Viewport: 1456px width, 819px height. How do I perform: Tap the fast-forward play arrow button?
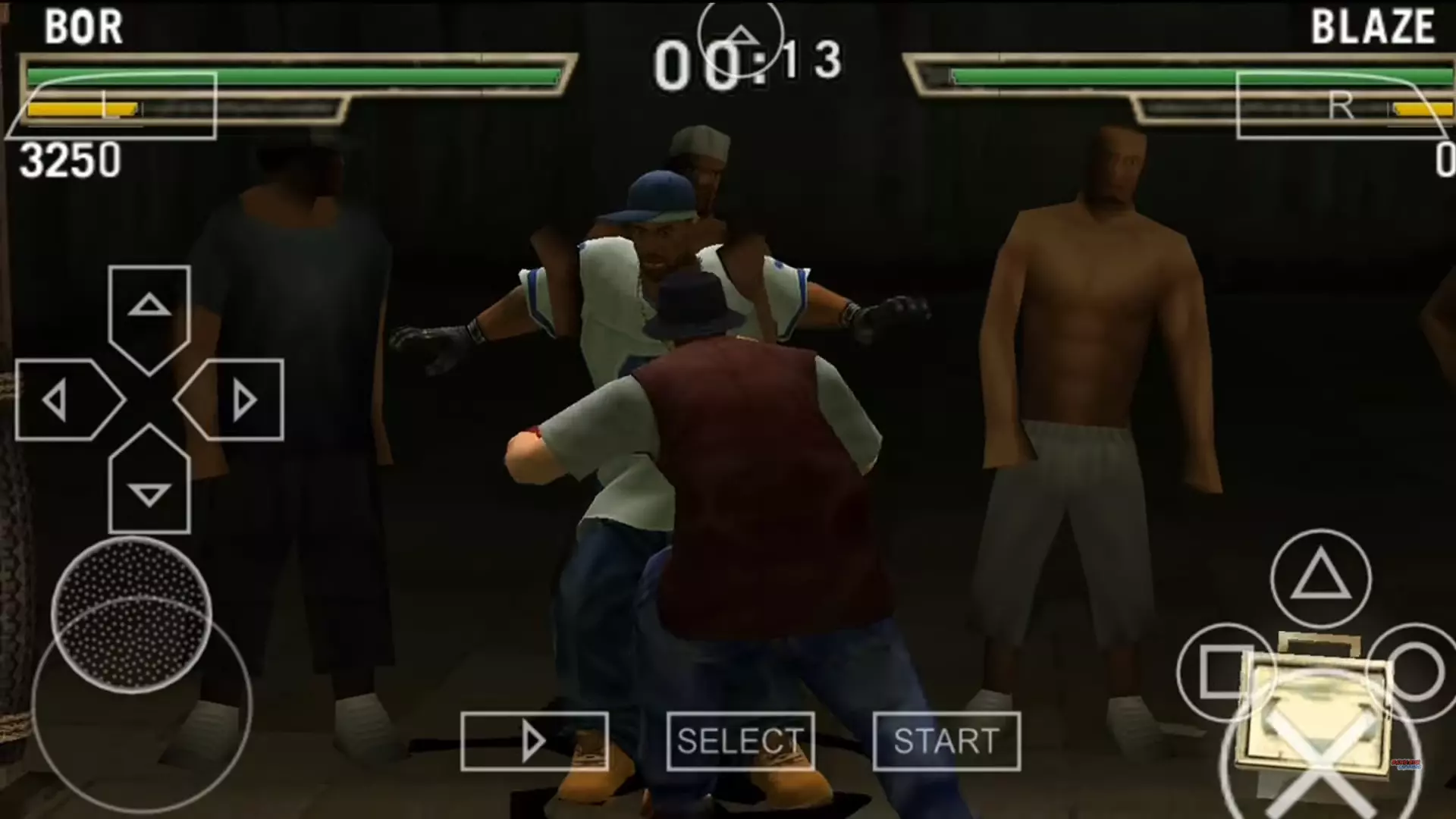click(x=534, y=741)
